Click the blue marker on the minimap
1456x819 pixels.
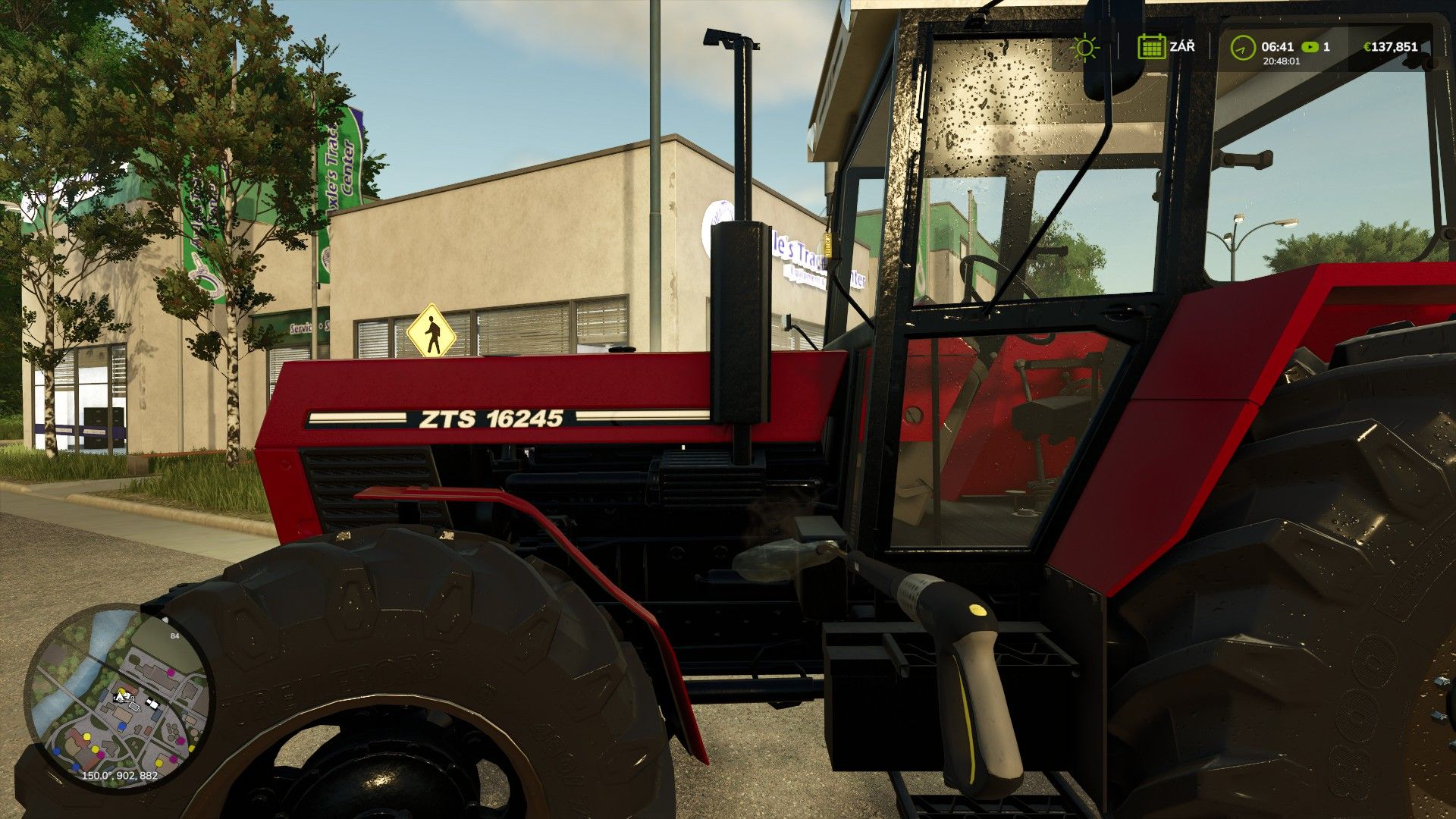[x=122, y=726]
